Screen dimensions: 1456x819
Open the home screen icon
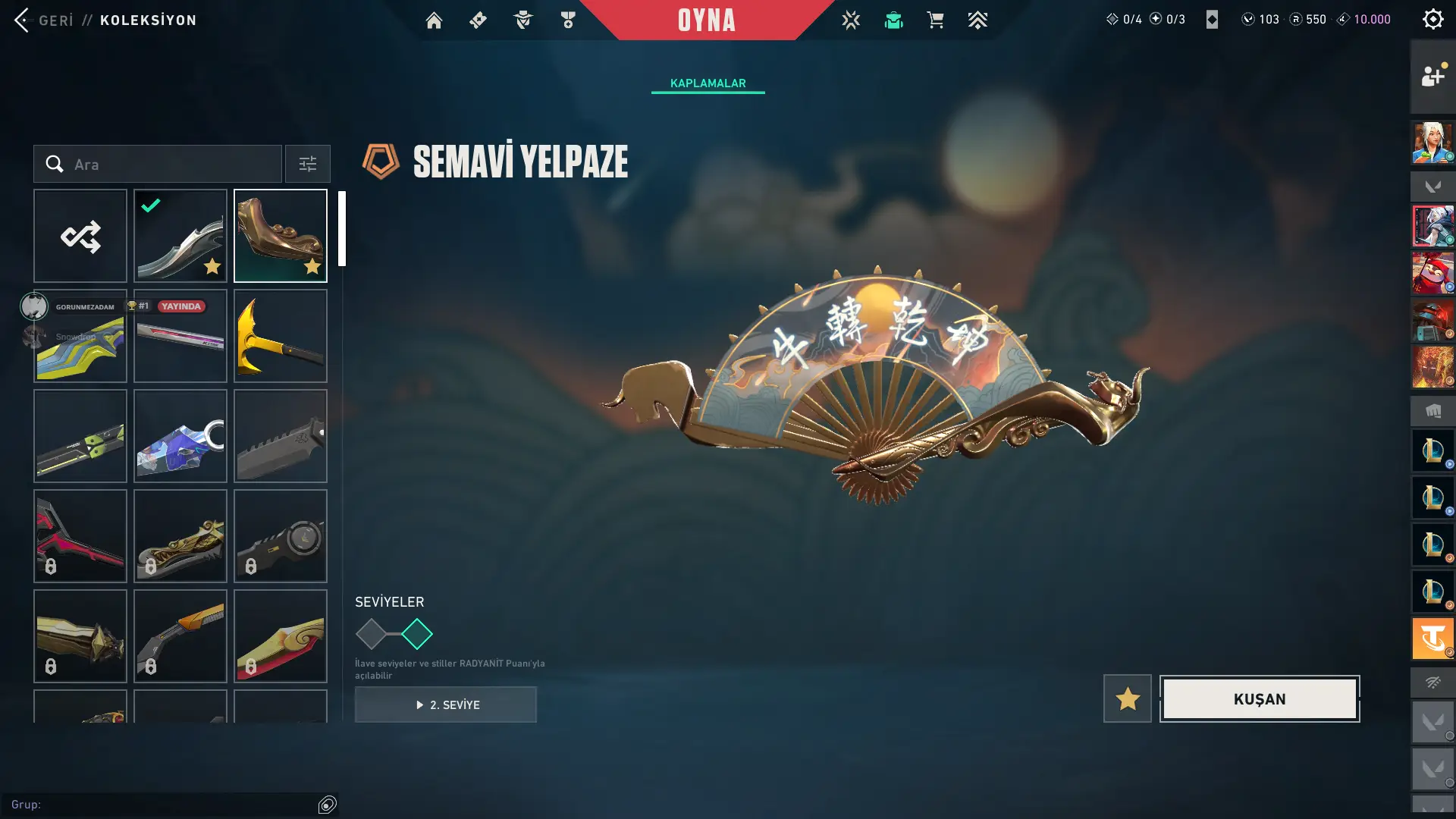[434, 20]
